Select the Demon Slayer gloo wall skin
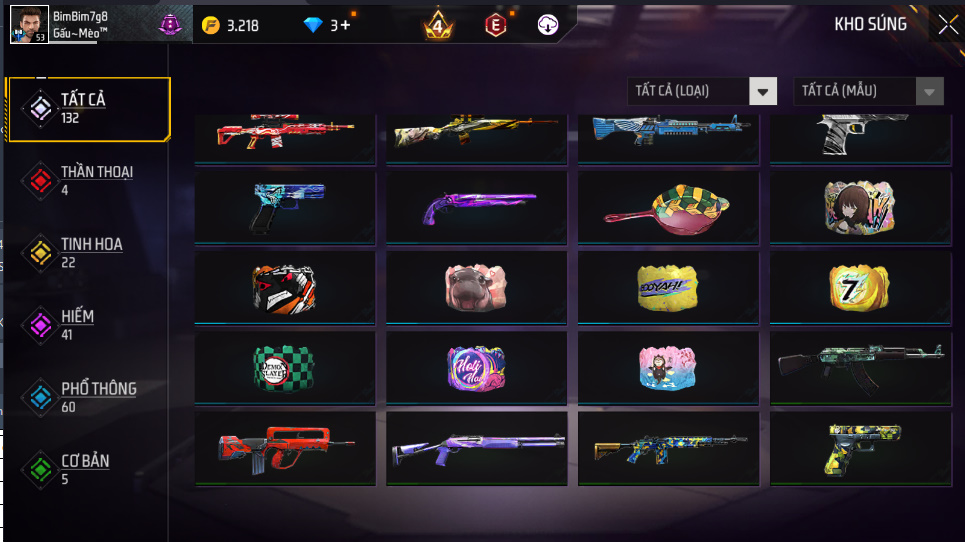This screenshot has height=542, width=965. click(x=284, y=367)
